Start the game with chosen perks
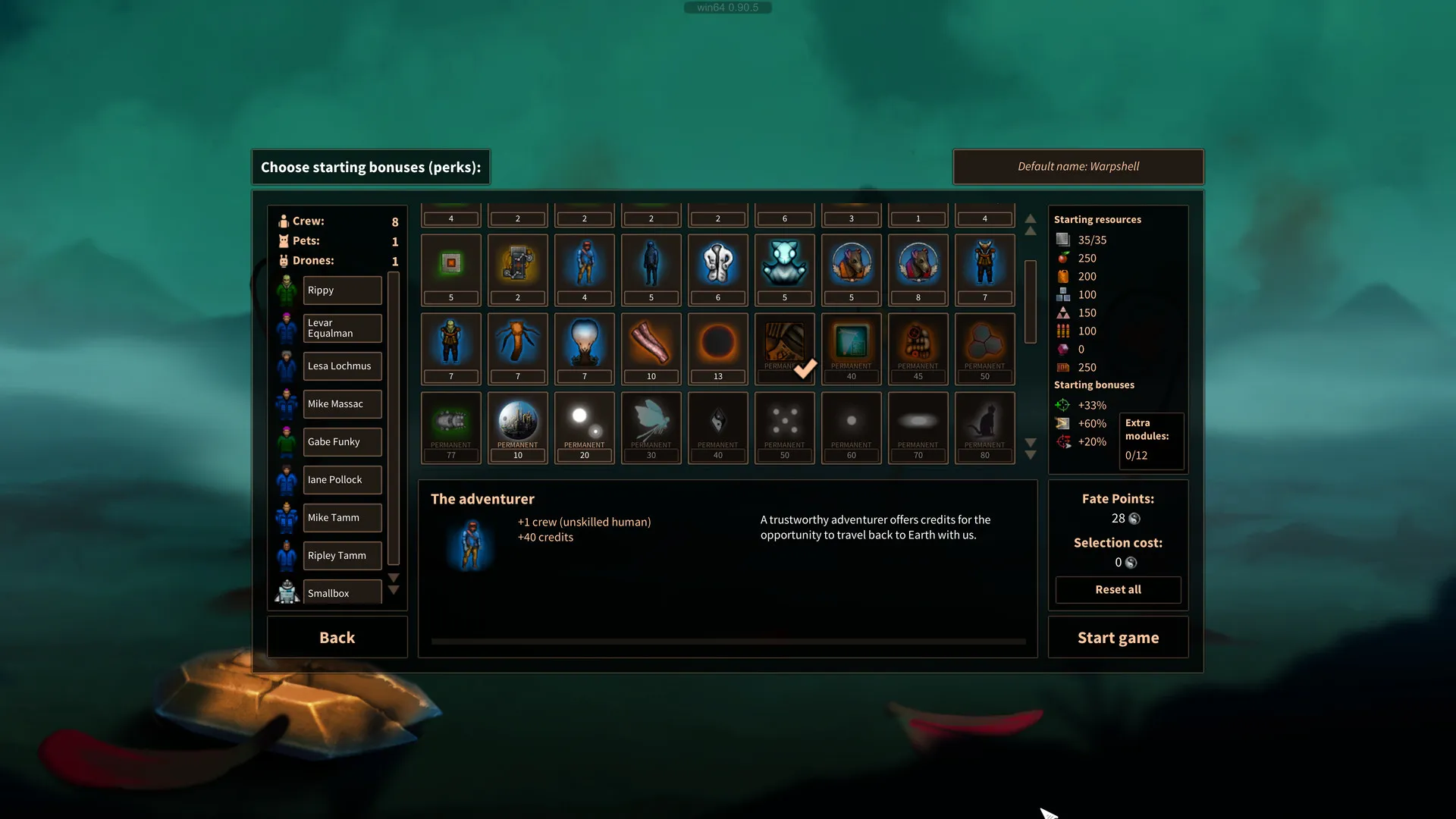Viewport: 1456px width, 819px height. click(x=1118, y=638)
